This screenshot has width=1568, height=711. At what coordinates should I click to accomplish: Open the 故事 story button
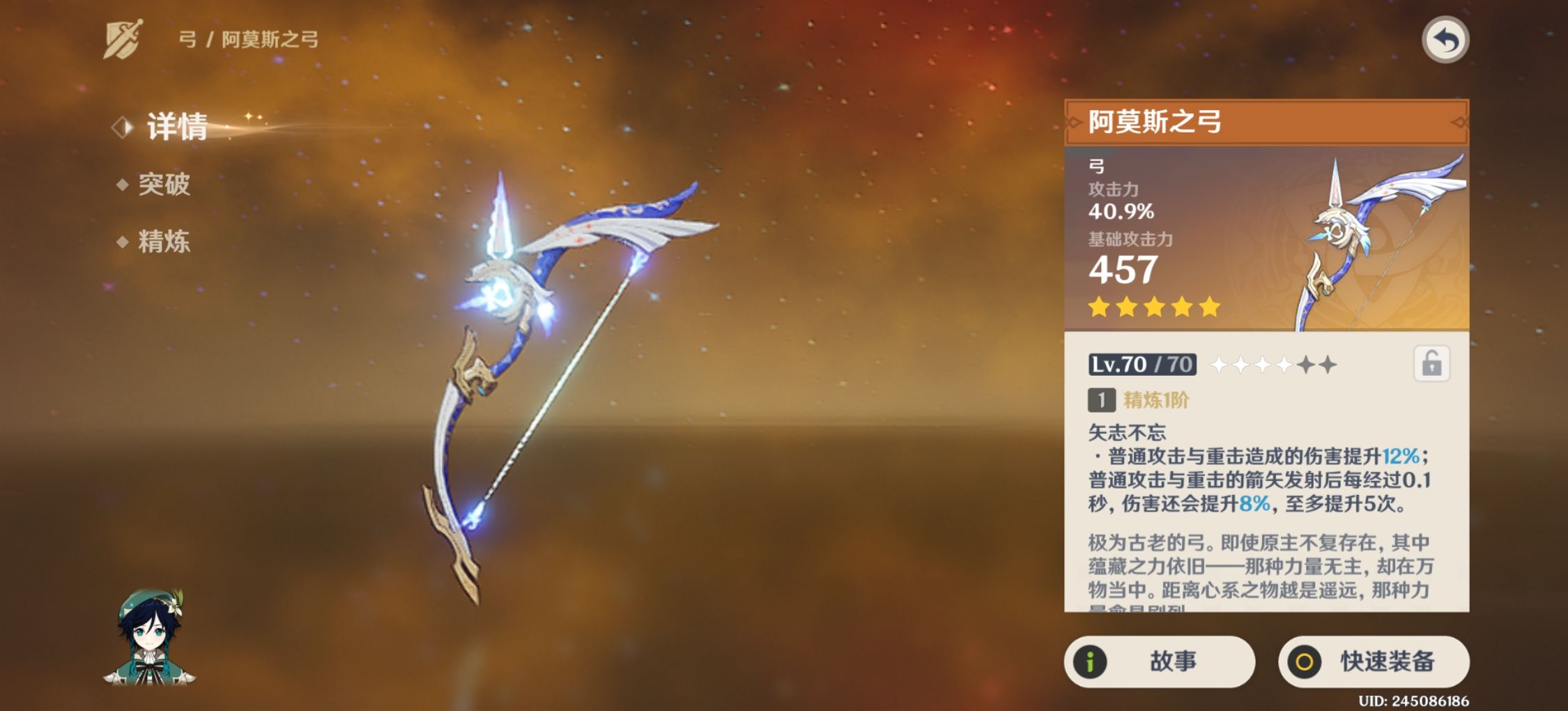(x=1159, y=662)
